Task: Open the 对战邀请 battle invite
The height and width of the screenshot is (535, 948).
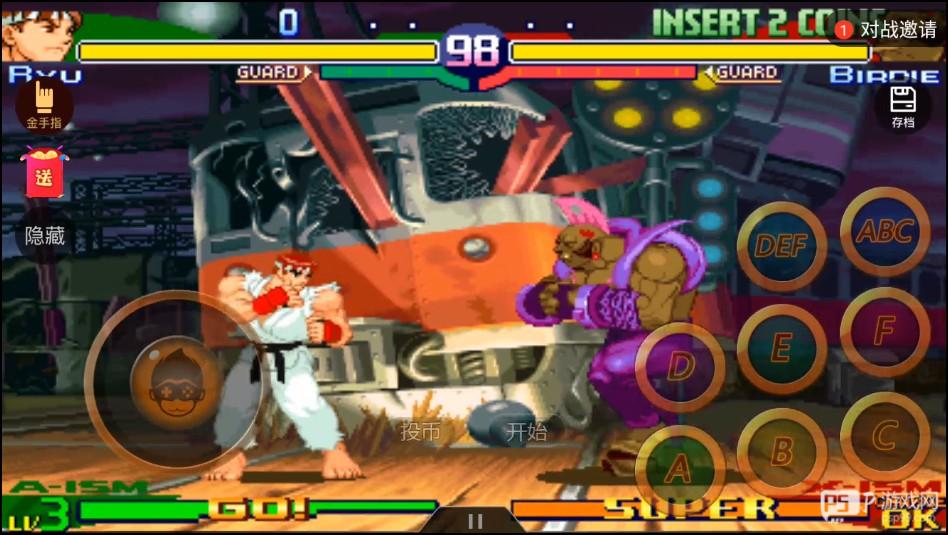Action: (x=889, y=30)
